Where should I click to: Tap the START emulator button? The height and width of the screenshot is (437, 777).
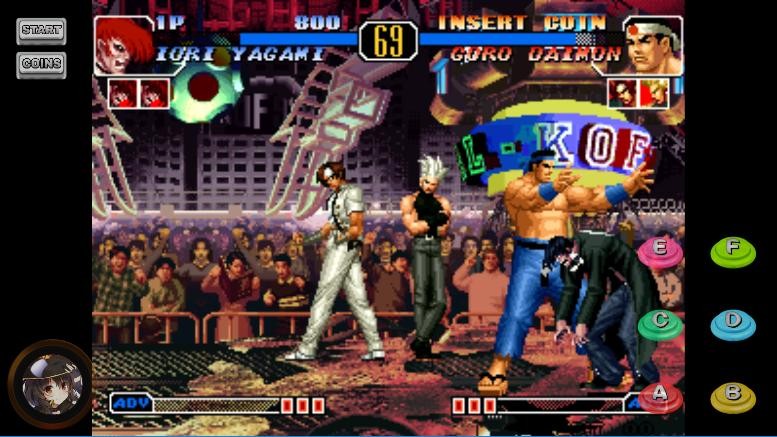[41, 31]
